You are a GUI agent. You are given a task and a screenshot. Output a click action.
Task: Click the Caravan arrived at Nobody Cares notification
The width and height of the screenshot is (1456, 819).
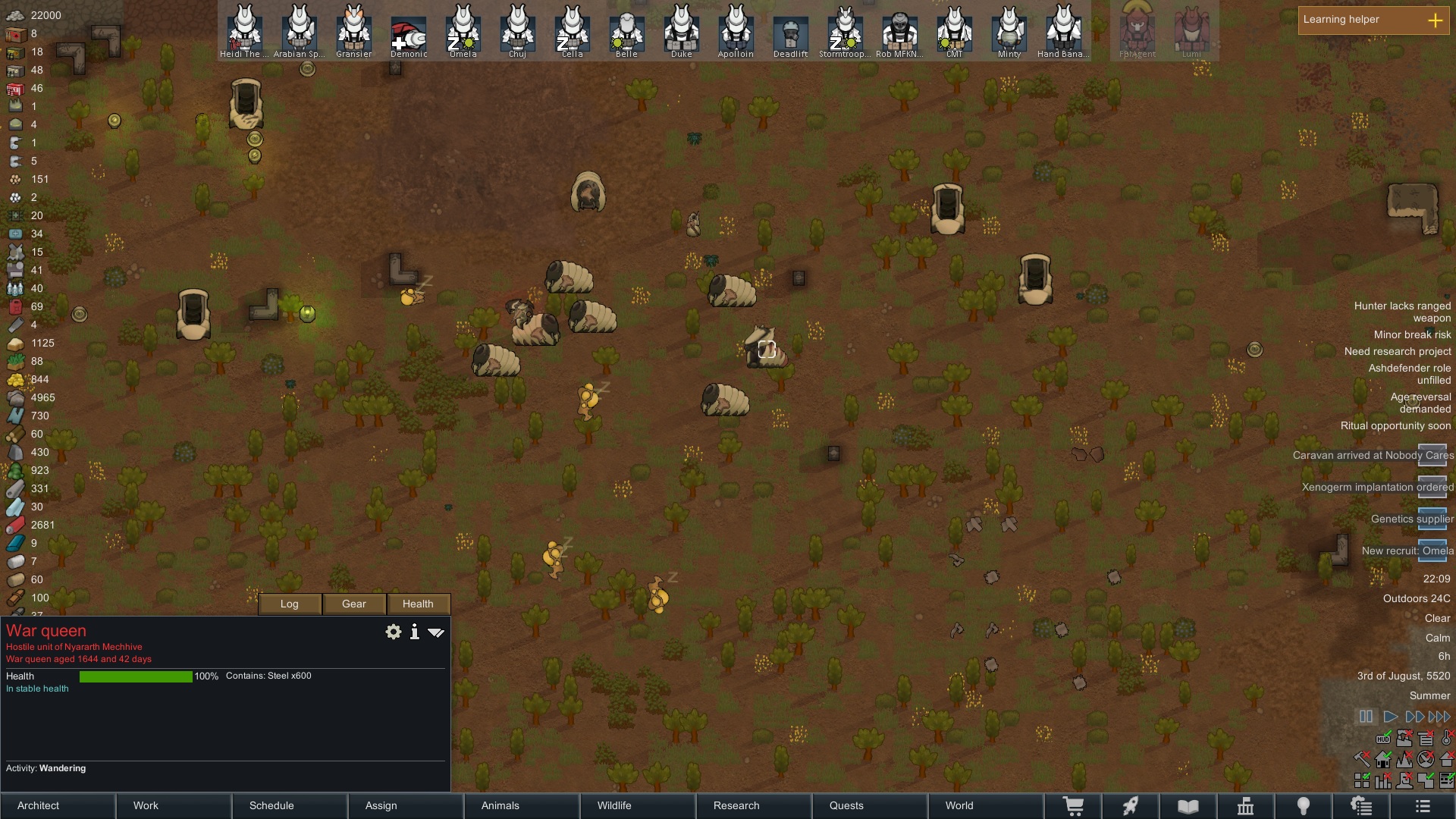[x=1371, y=455]
